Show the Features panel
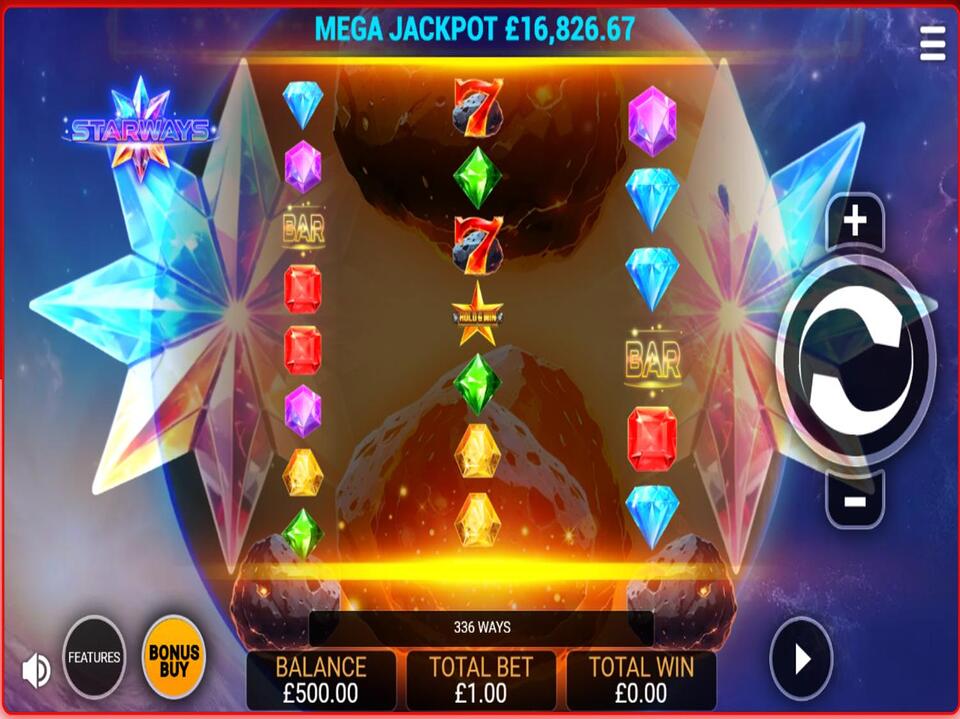 (x=95, y=658)
